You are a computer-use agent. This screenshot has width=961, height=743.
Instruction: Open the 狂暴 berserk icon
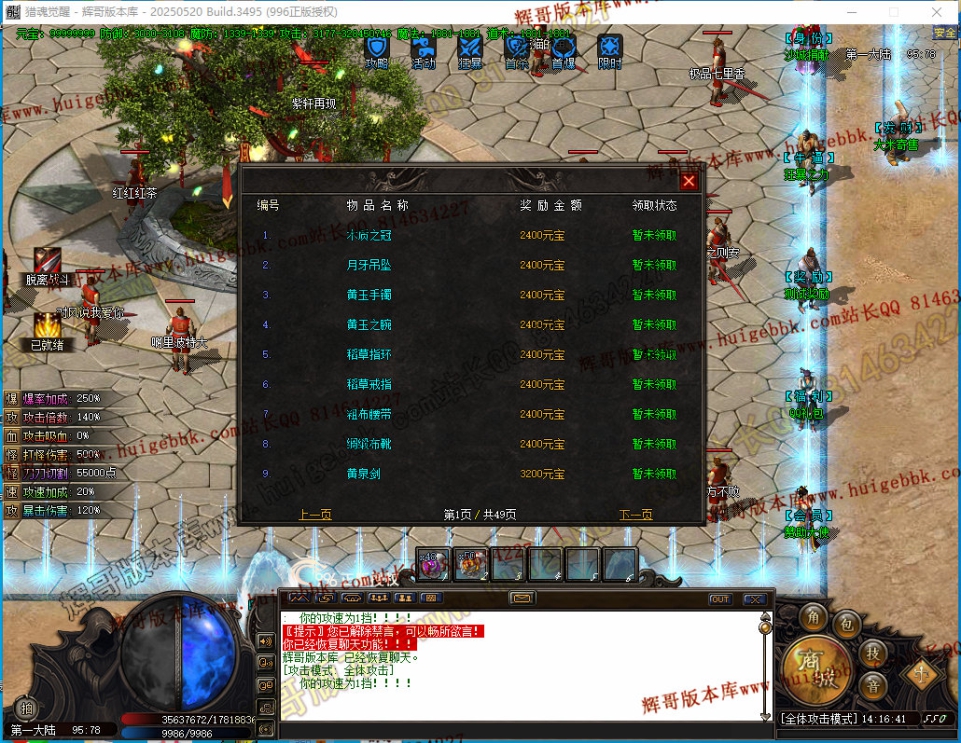coord(470,48)
